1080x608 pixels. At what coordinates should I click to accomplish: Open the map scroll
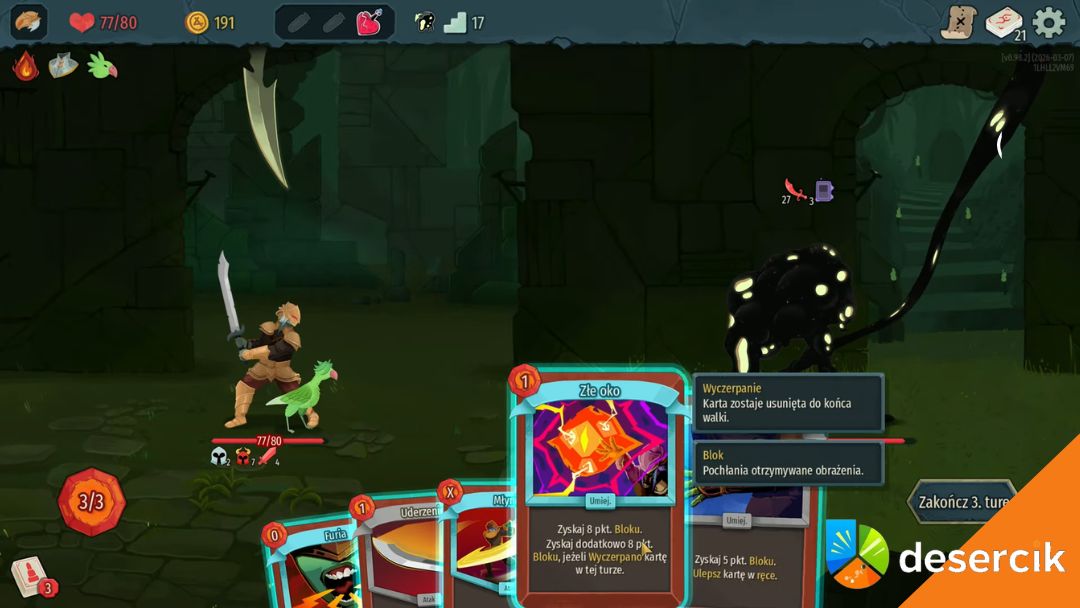[x=958, y=22]
